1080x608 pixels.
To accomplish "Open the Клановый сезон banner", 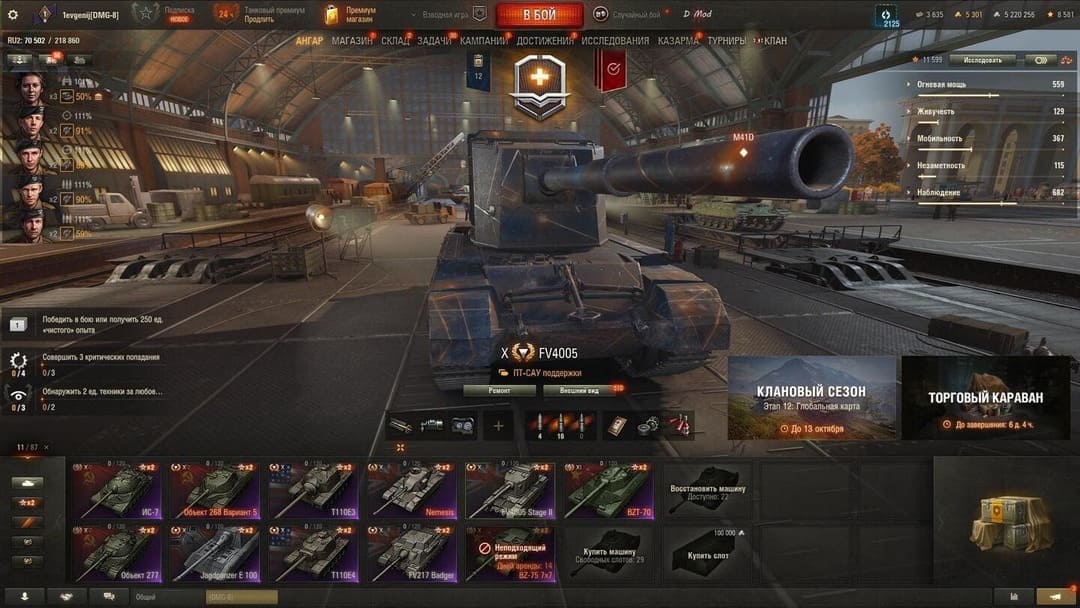I will 811,398.
